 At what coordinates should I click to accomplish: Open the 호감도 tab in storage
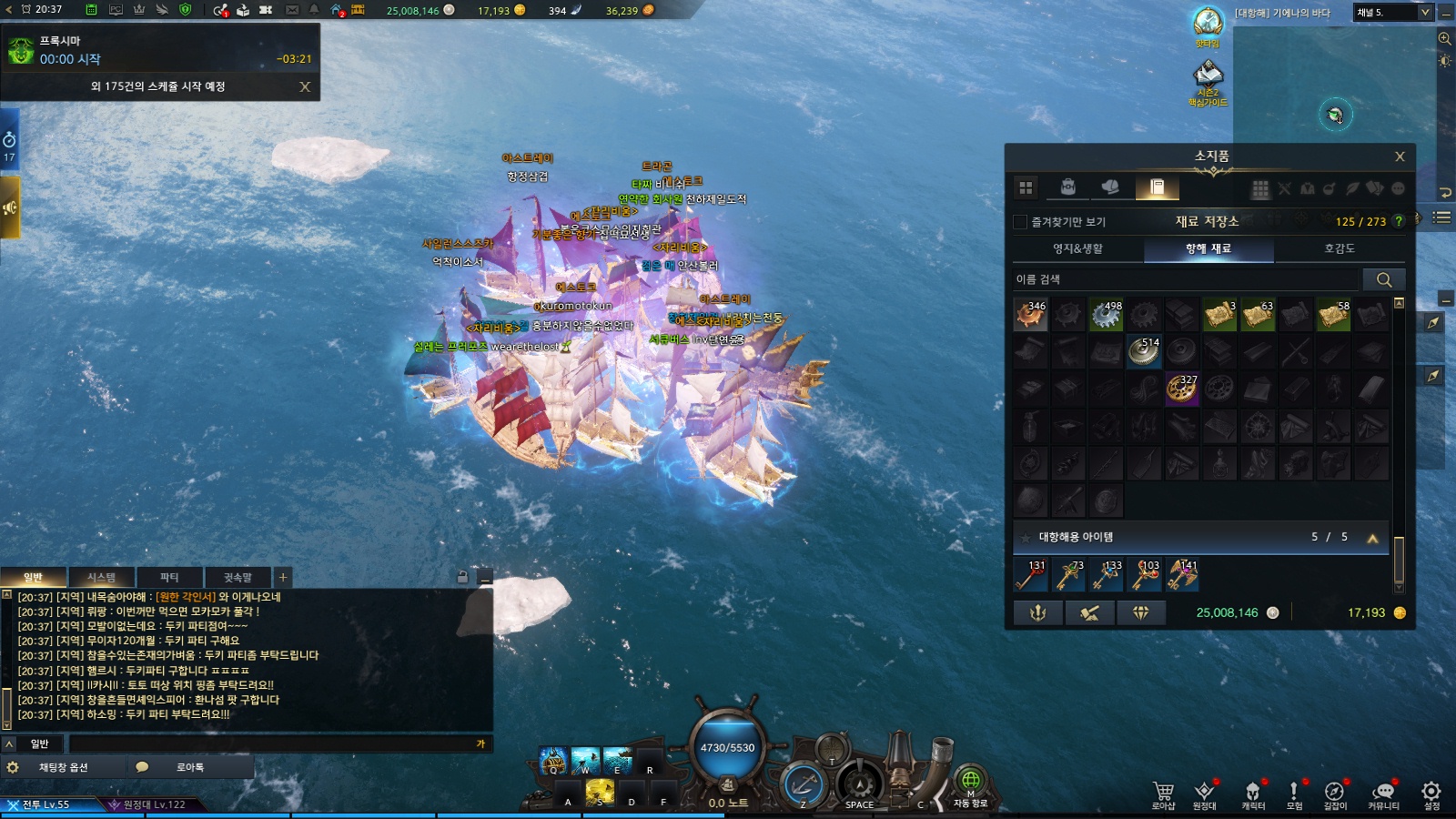coord(1339,248)
